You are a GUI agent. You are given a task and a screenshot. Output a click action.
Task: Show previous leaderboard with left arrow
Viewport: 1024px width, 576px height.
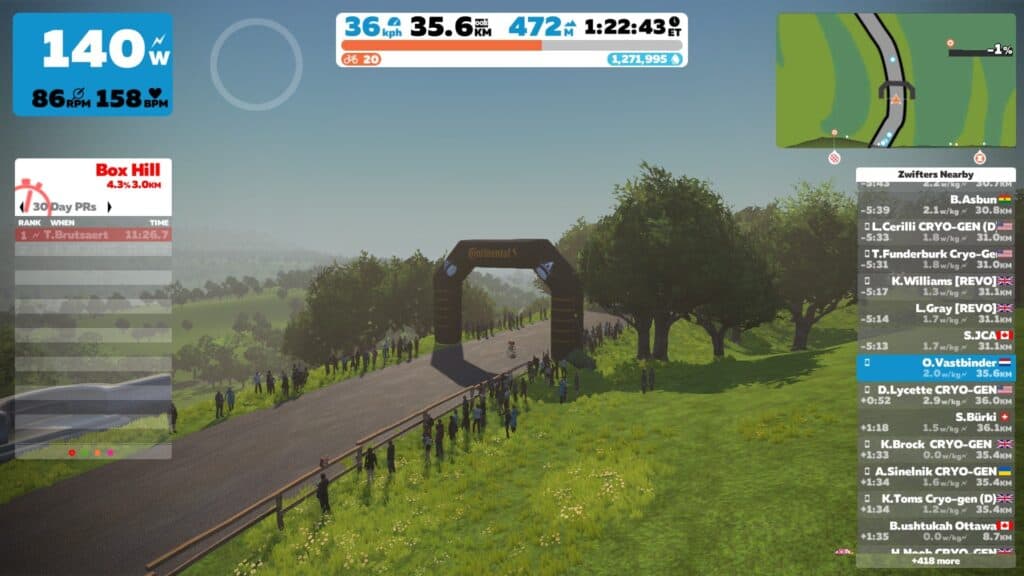[x=22, y=207]
